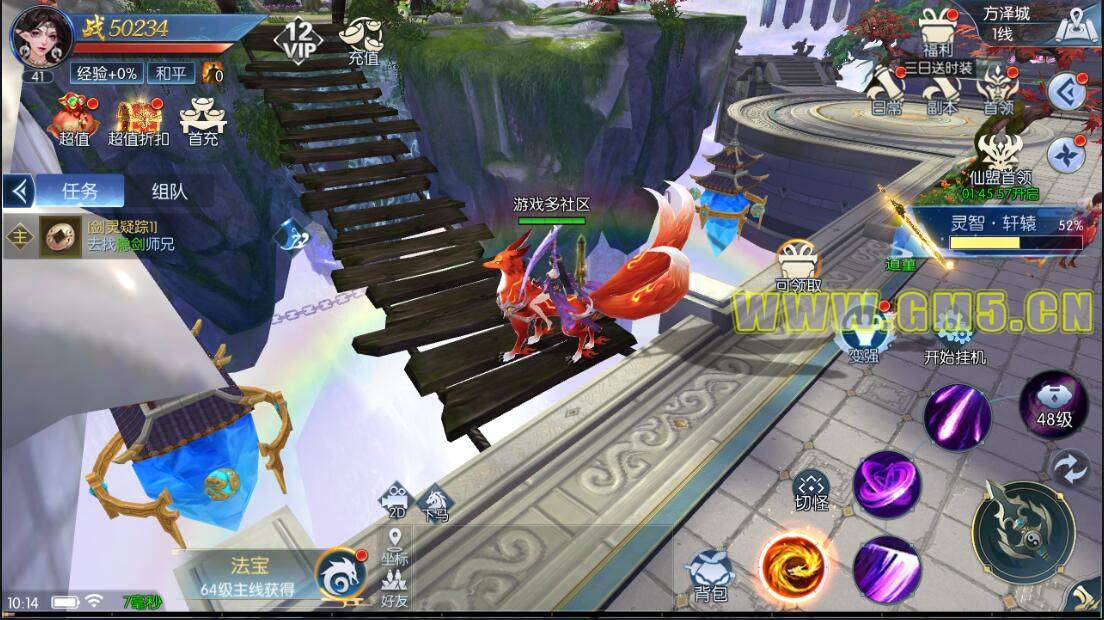The width and height of the screenshot is (1104, 620).
Task: Open the character portrait profile
Action: tap(37, 38)
